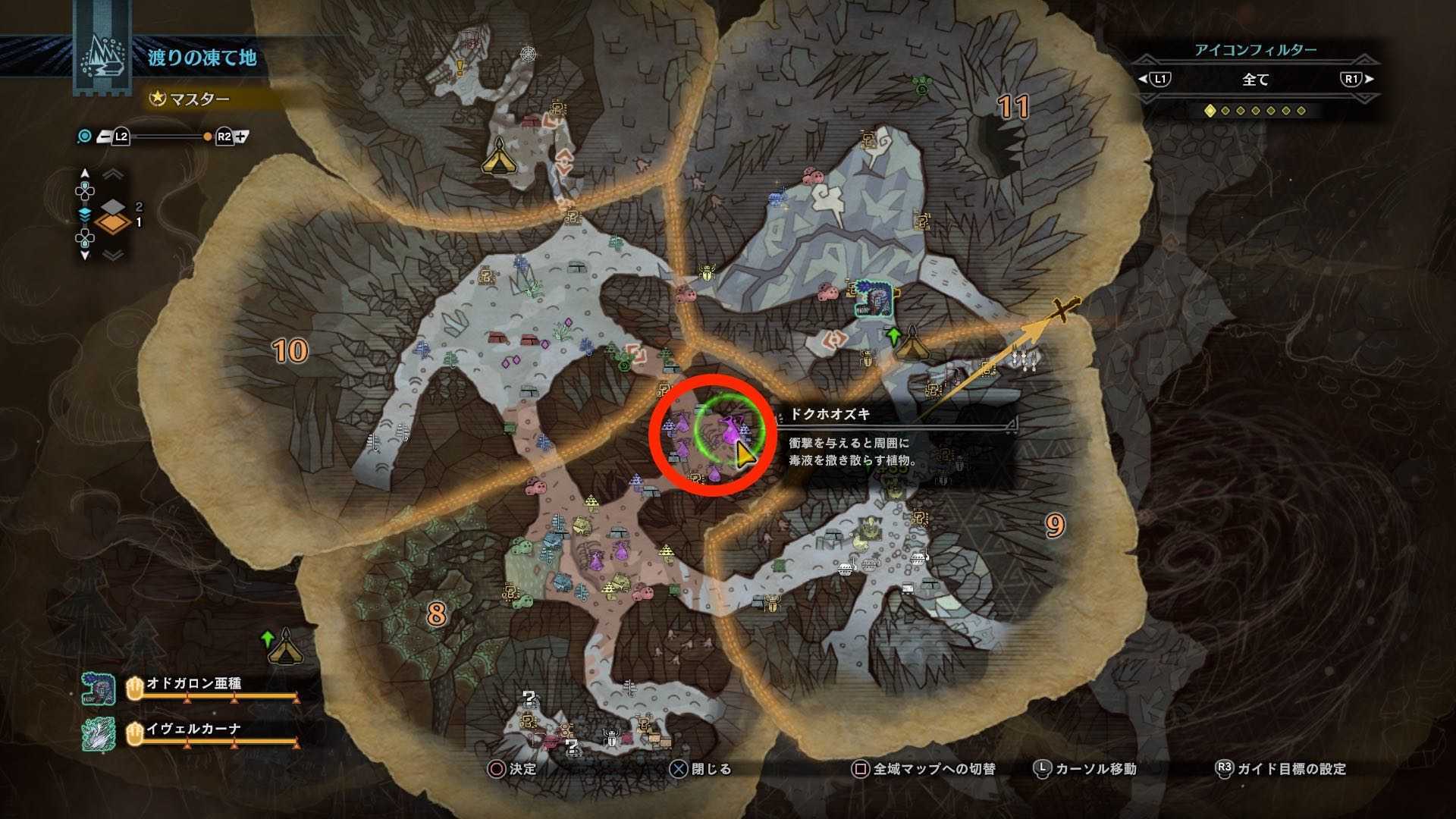
Task: Click the L1 left arrow to change icon filter
Action: click(1142, 80)
